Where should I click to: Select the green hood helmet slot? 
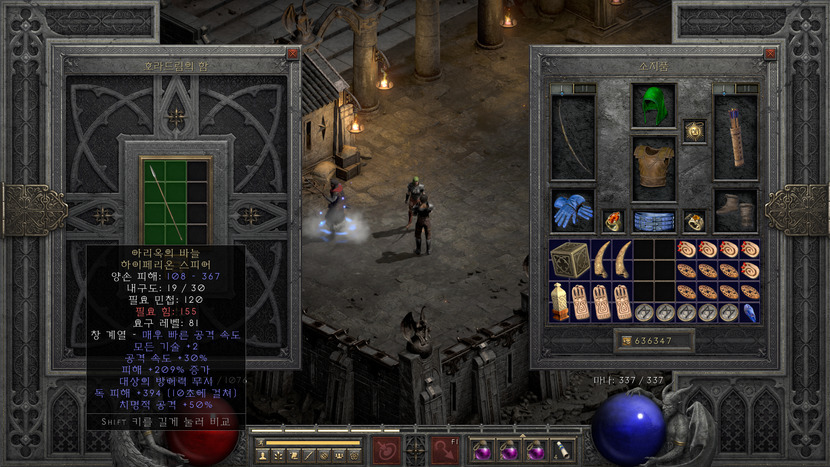point(654,106)
